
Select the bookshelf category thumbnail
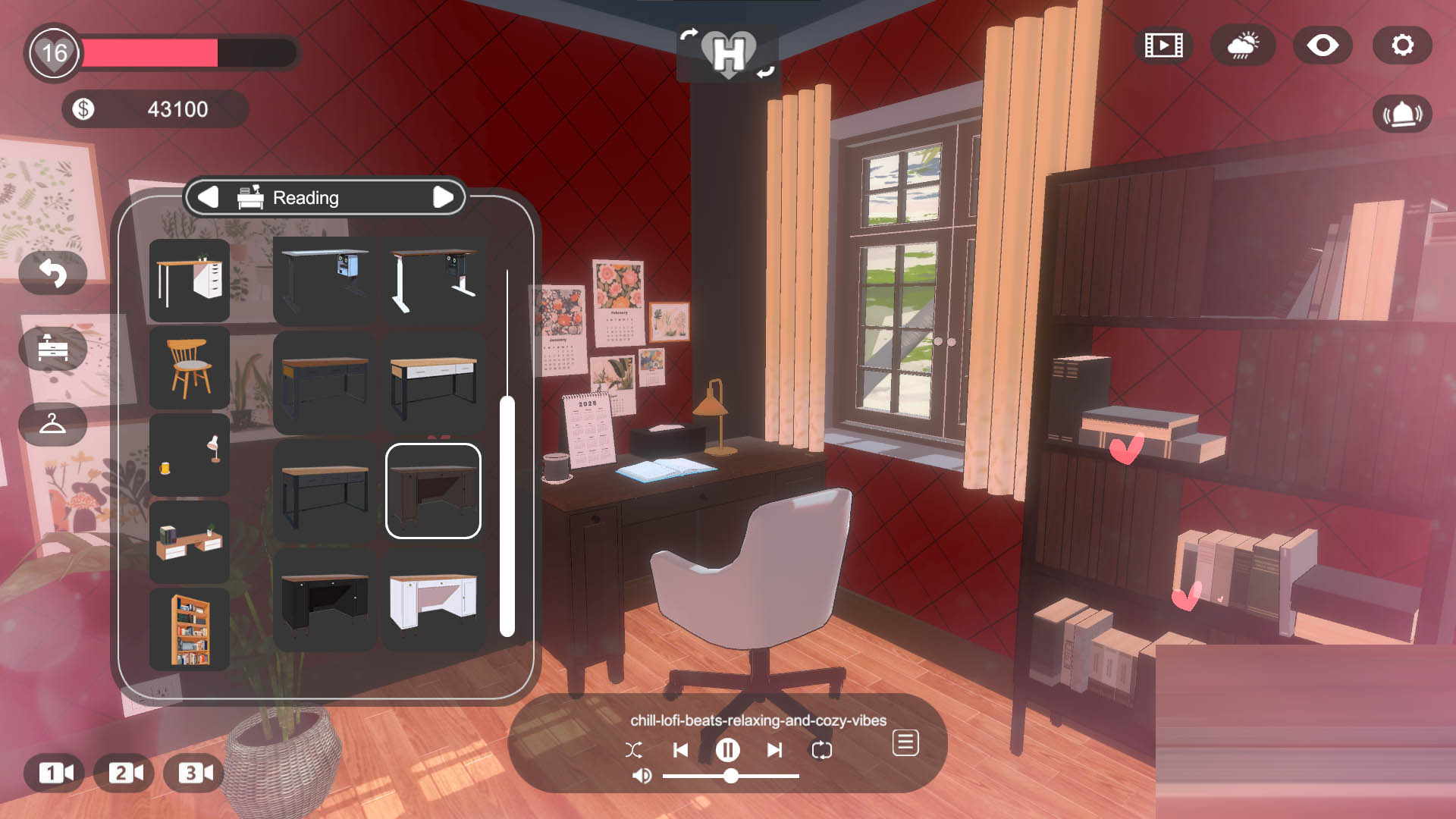click(x=189, y=629)
